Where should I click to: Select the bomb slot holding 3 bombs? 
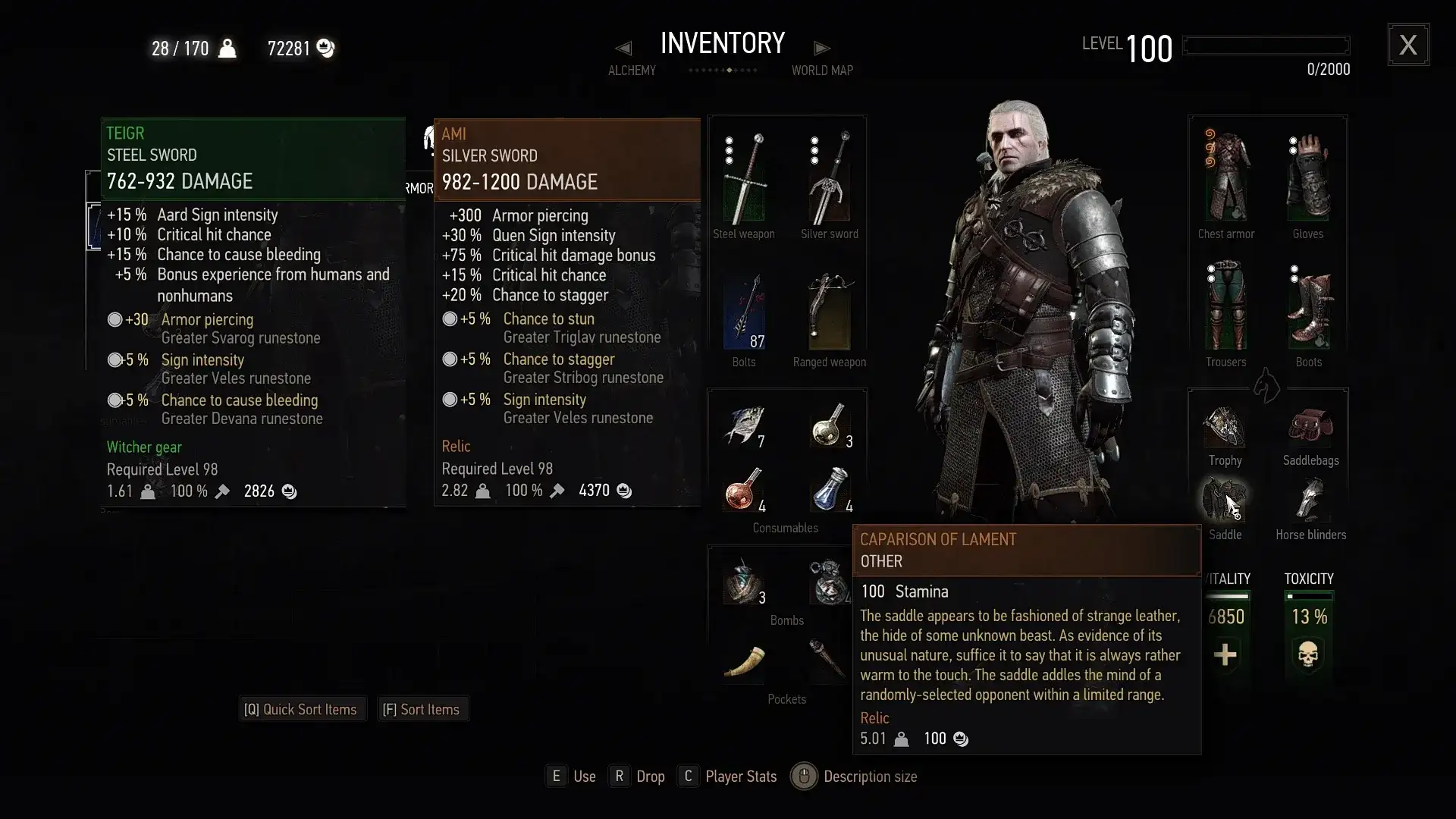[x=744, y=582]
